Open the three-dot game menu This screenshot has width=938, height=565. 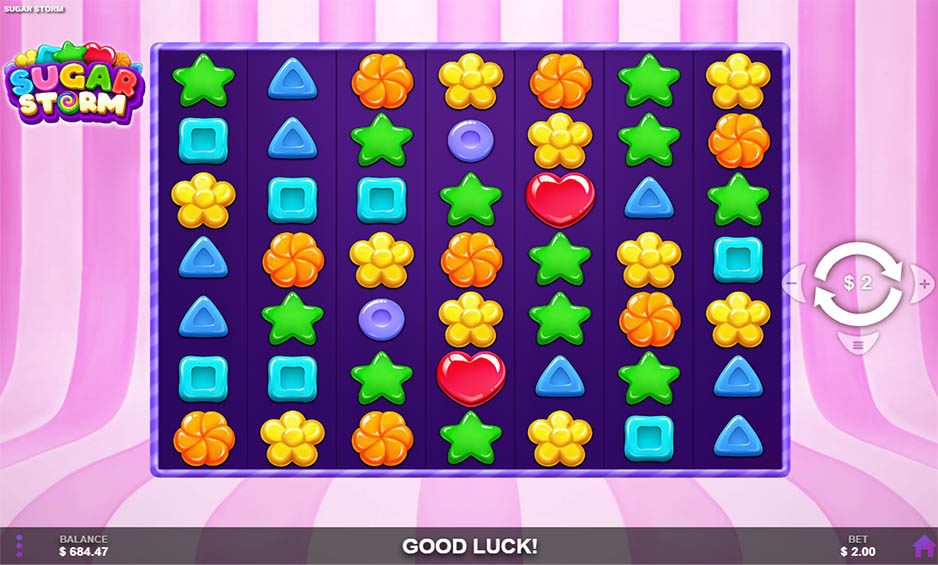tap(19, 546)
